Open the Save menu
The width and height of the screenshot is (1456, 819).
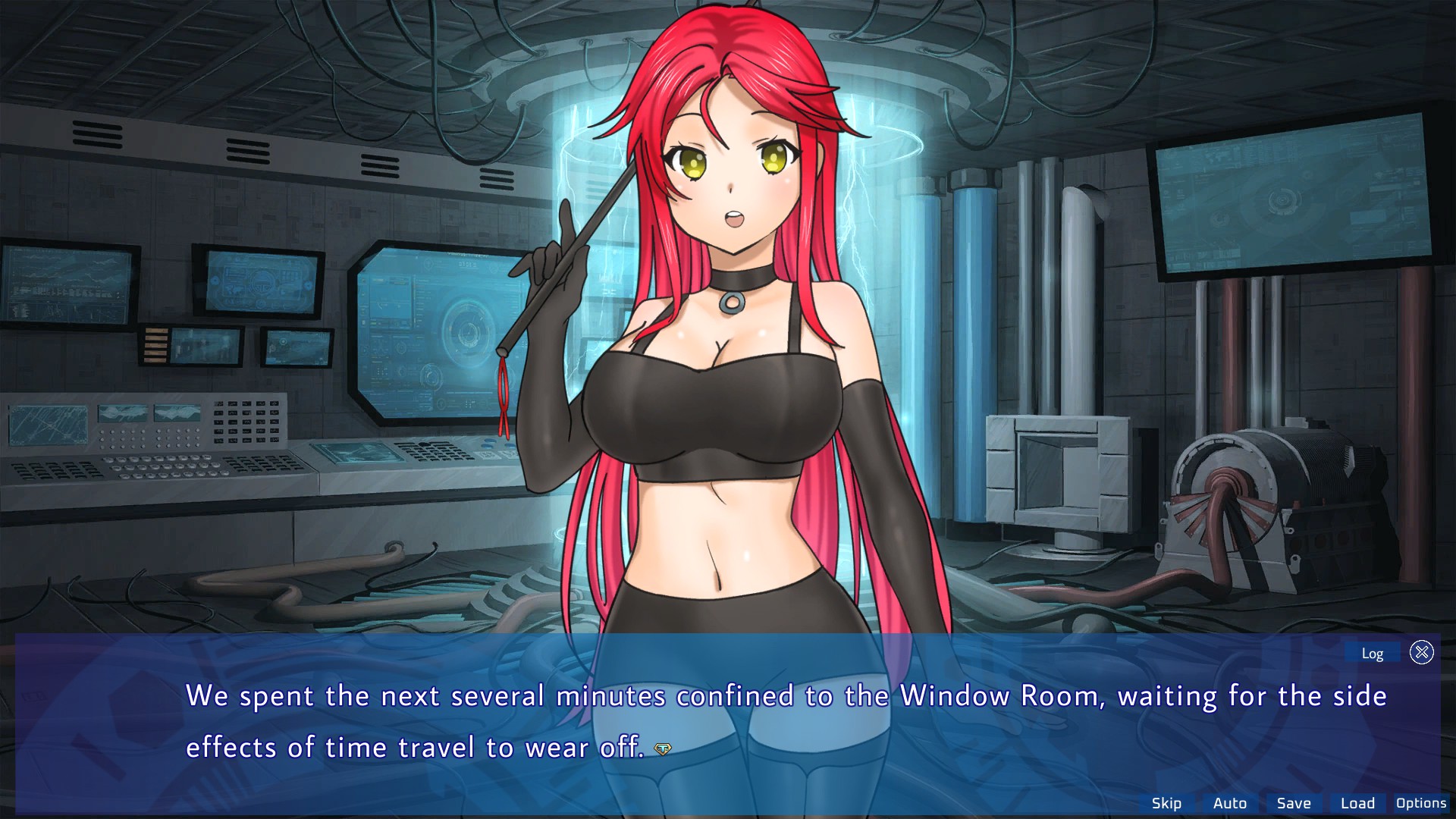(1293, 803)
